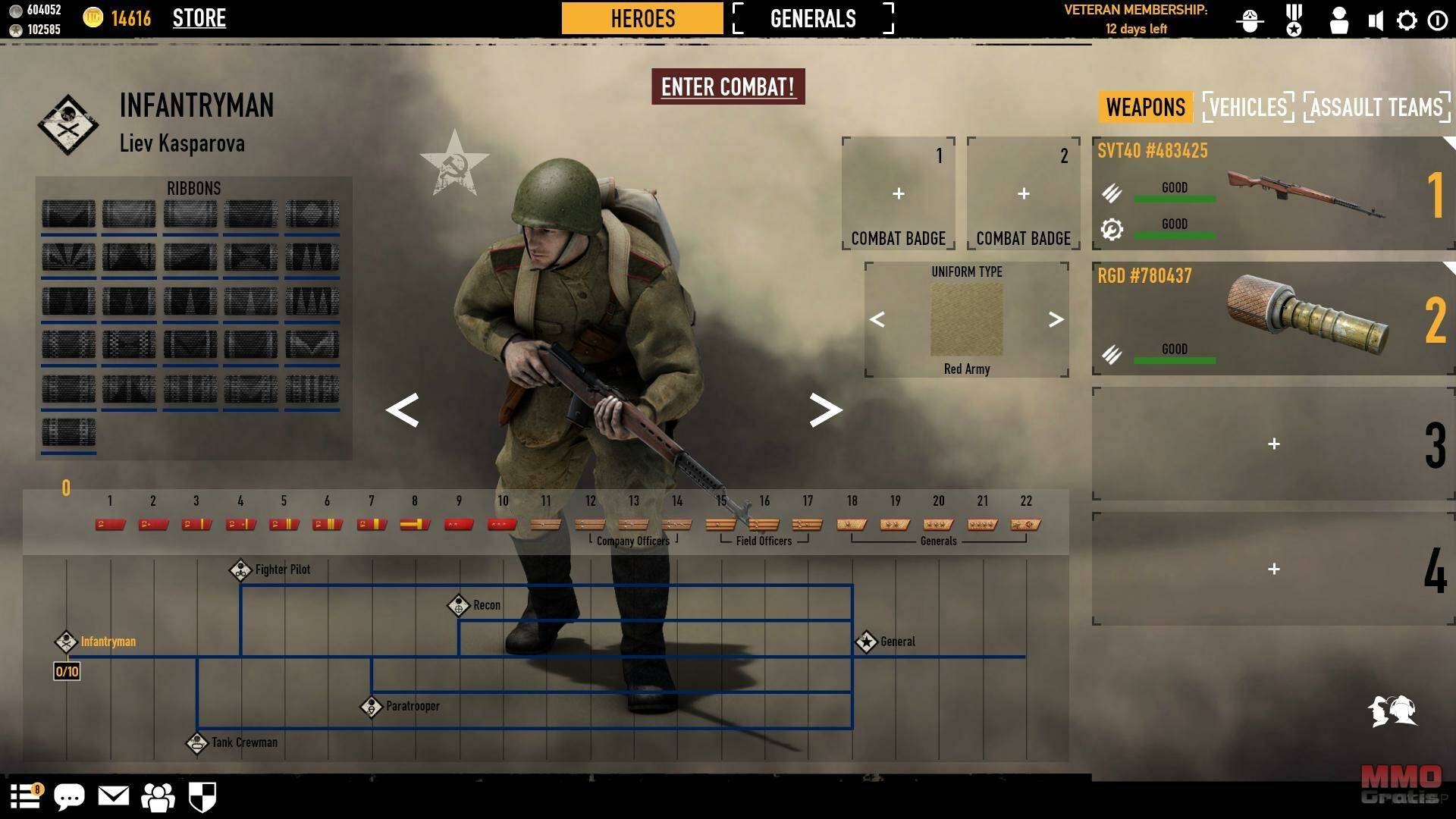The width and height of the screenshot is (1456, 819).
Task: Open the chat speech bubble icon
Action: (x=69, y=797)
